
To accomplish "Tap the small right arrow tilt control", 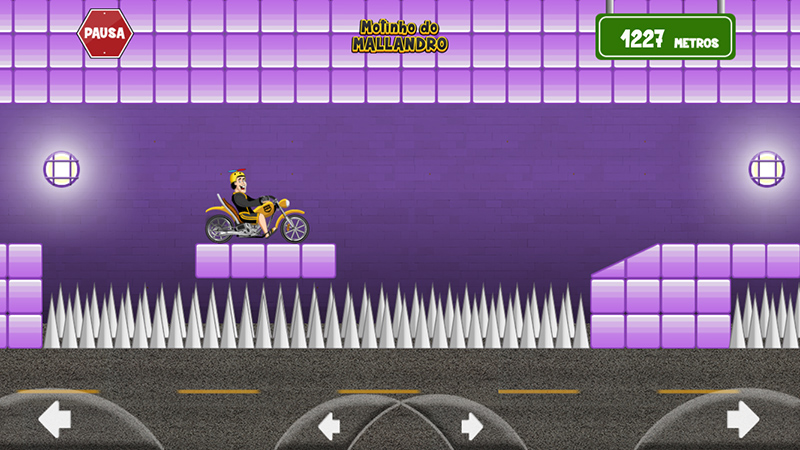I will tap(472, 427).
